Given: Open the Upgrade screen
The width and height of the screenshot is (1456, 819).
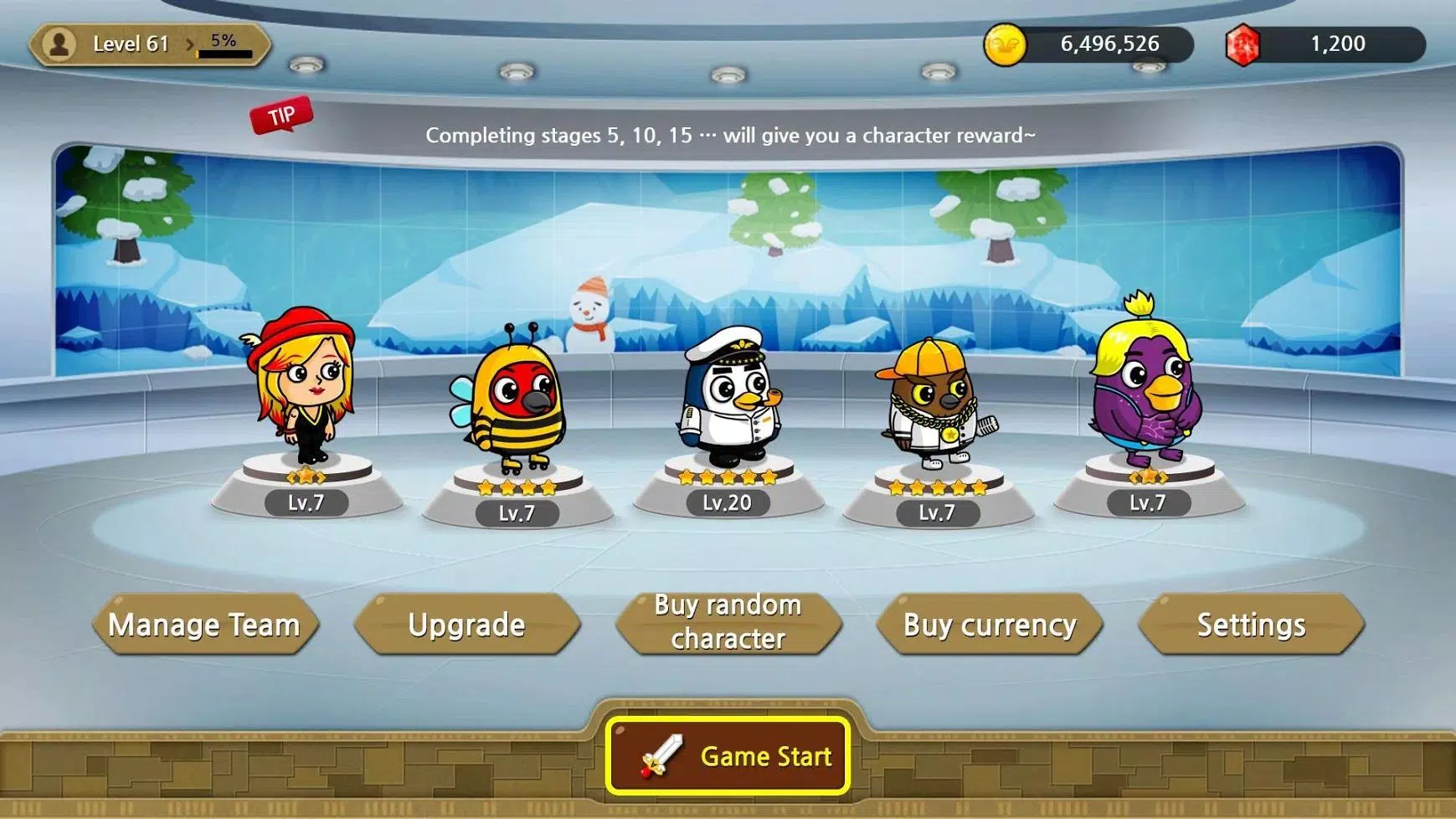Looking at the screenshot, I should coord(466,624).
